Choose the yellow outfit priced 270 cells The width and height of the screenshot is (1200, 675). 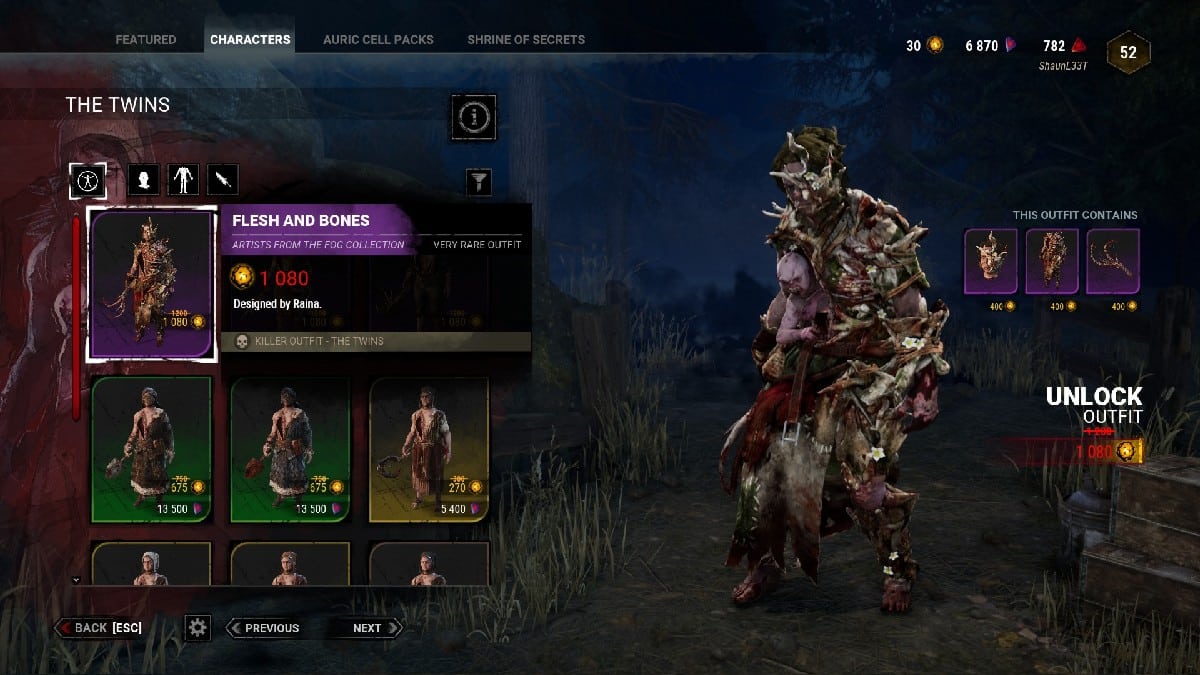tap(429, 448)
